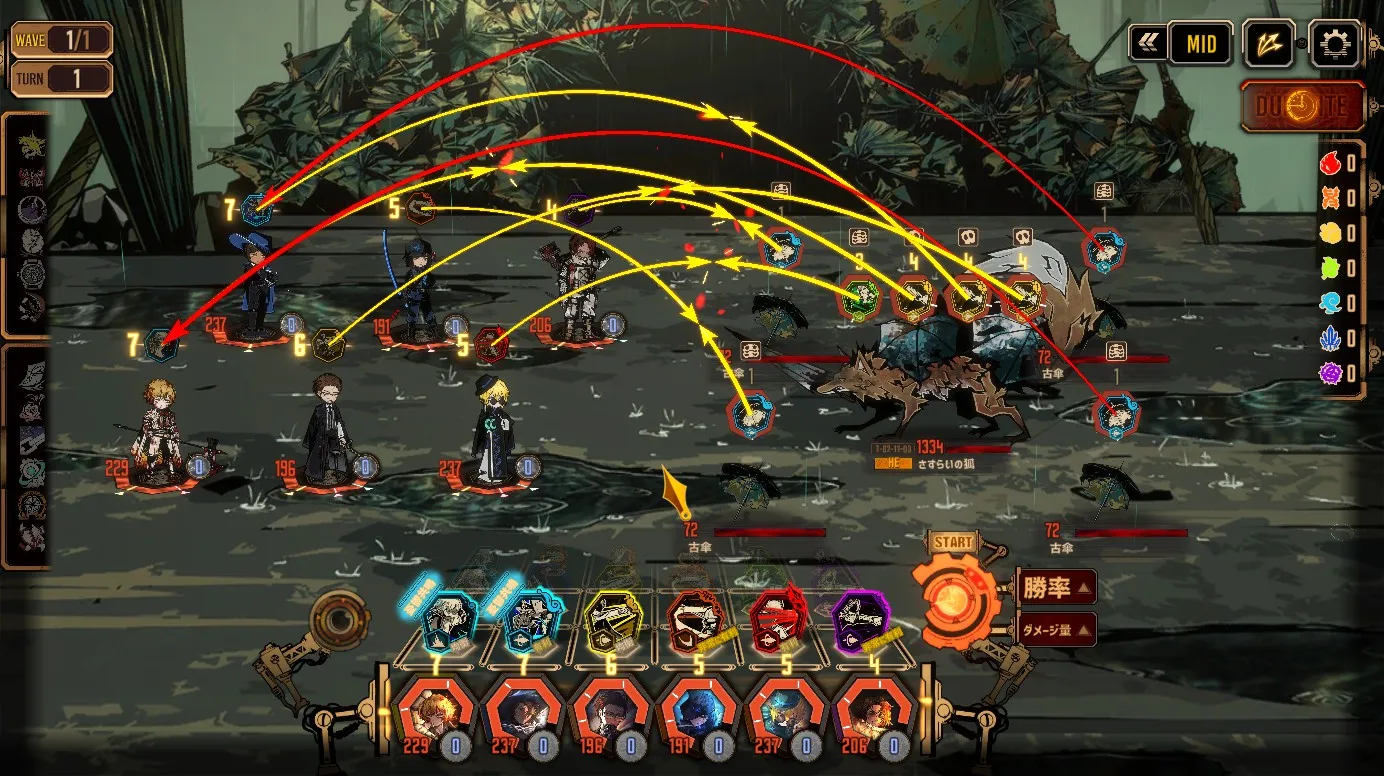
Task: Click the double-chevron collapse button
Action: click(1149, 44)
